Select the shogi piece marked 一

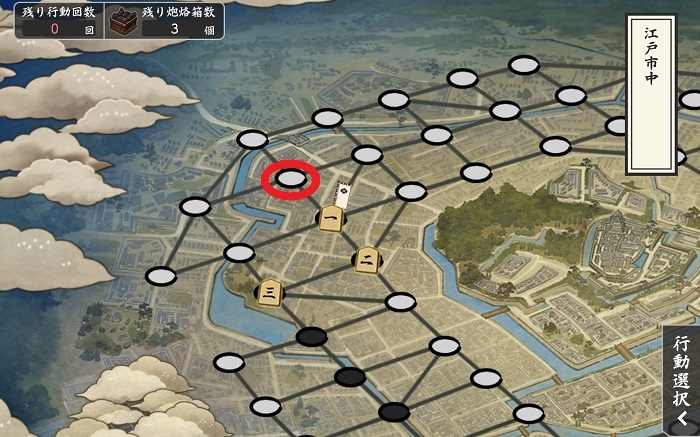tap(330, 217)
